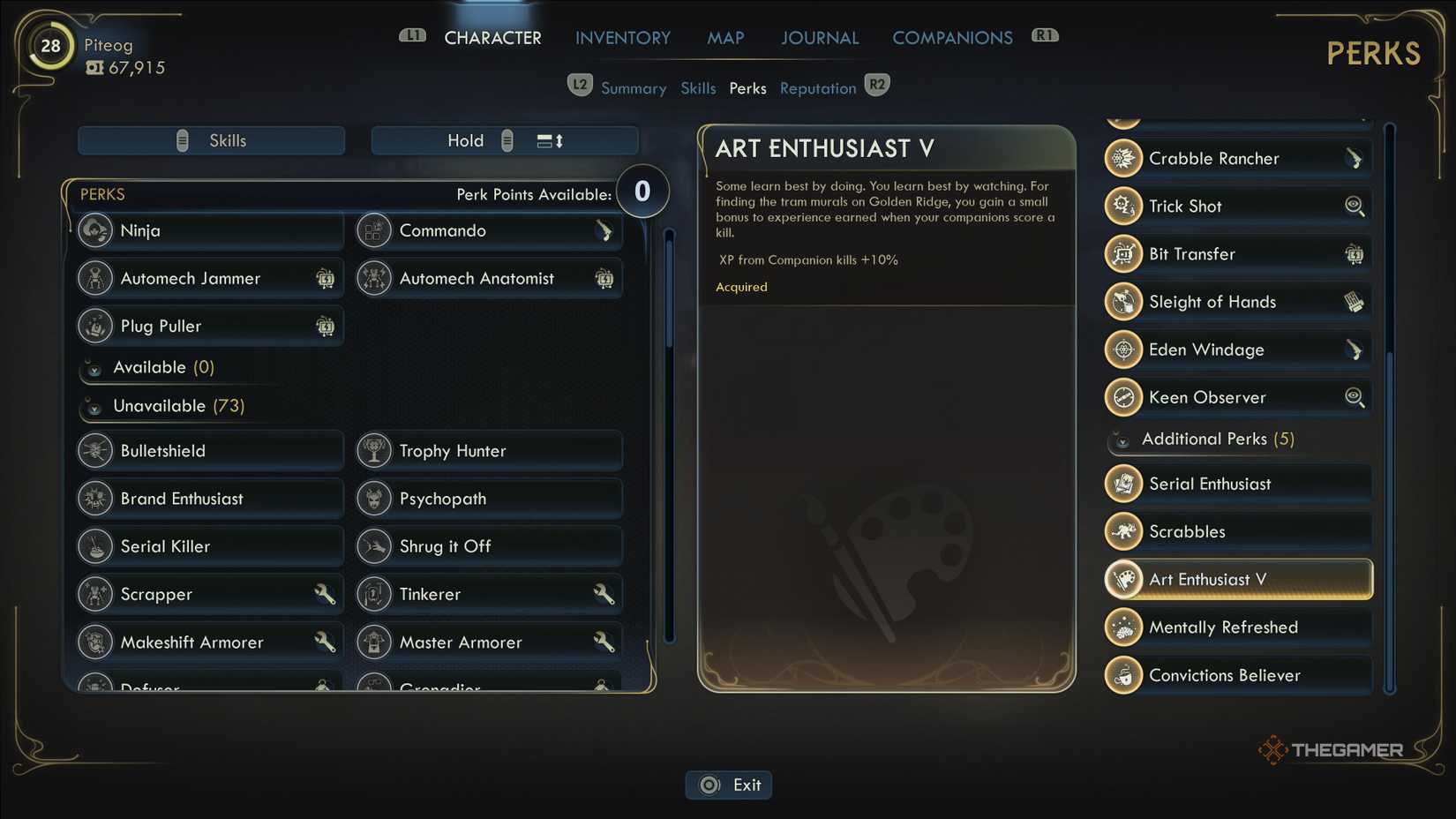This screenshot has height=819, width=1456.
Task: Select the Bulletshield perk icon
Action: click(x=94, y=450)
